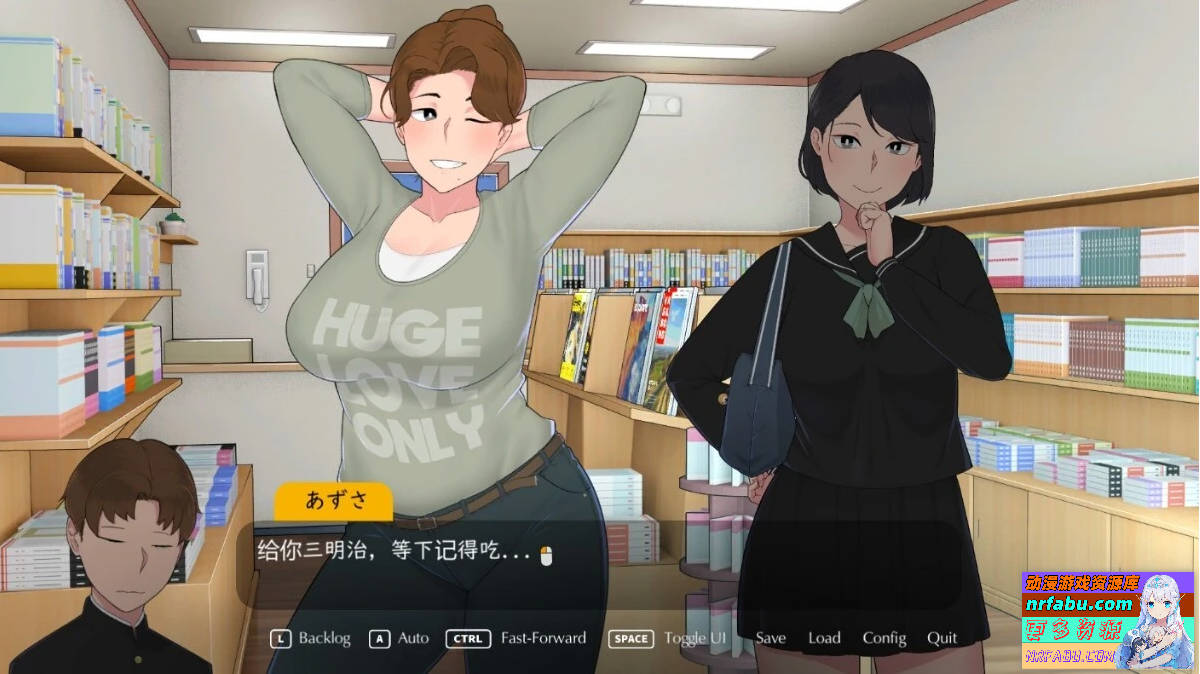1200x674 pixels.
Task: Open the Config settings
Action: (884, 638)
